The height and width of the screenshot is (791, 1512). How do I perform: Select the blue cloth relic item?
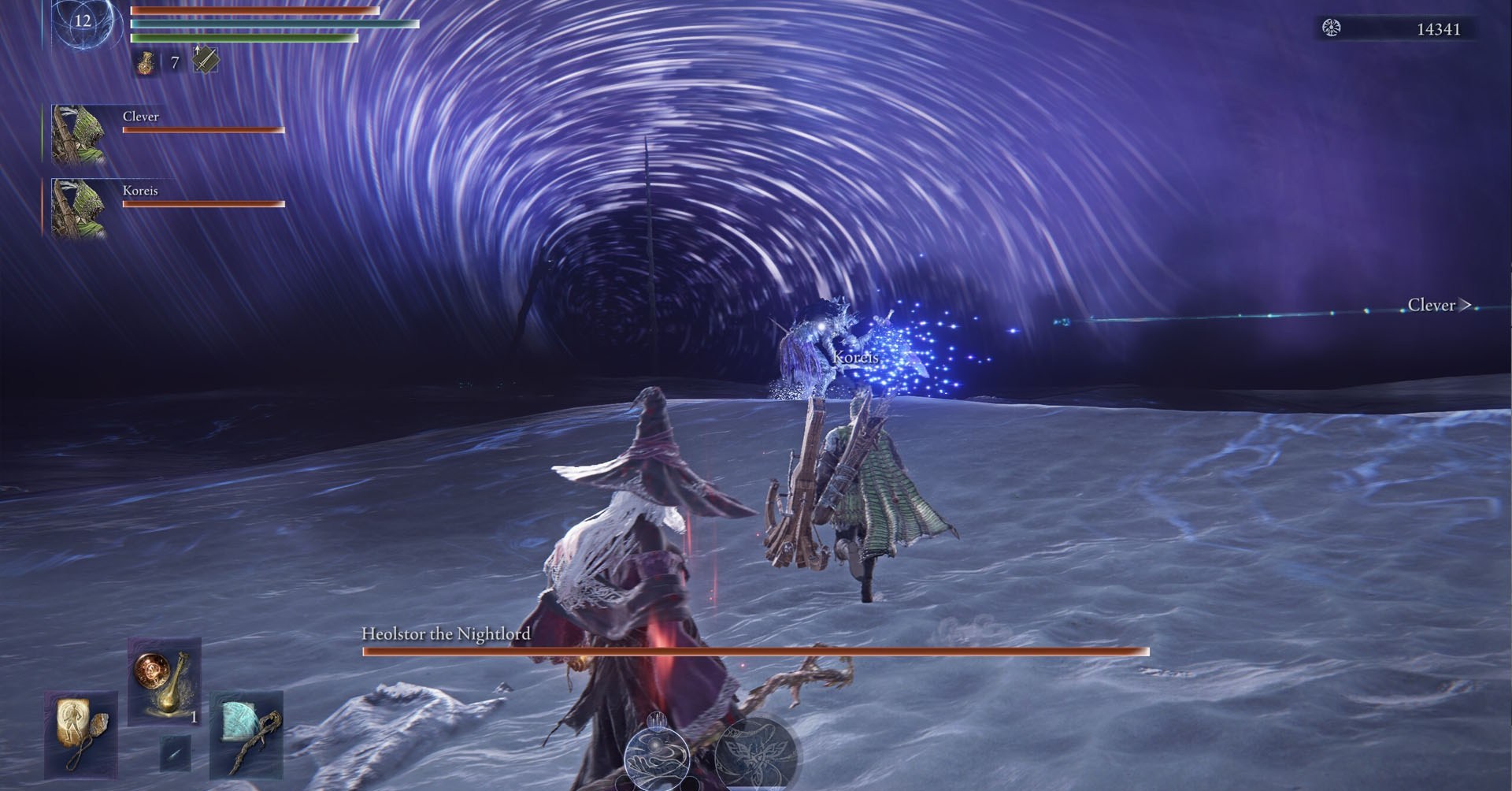pos(246,736)
